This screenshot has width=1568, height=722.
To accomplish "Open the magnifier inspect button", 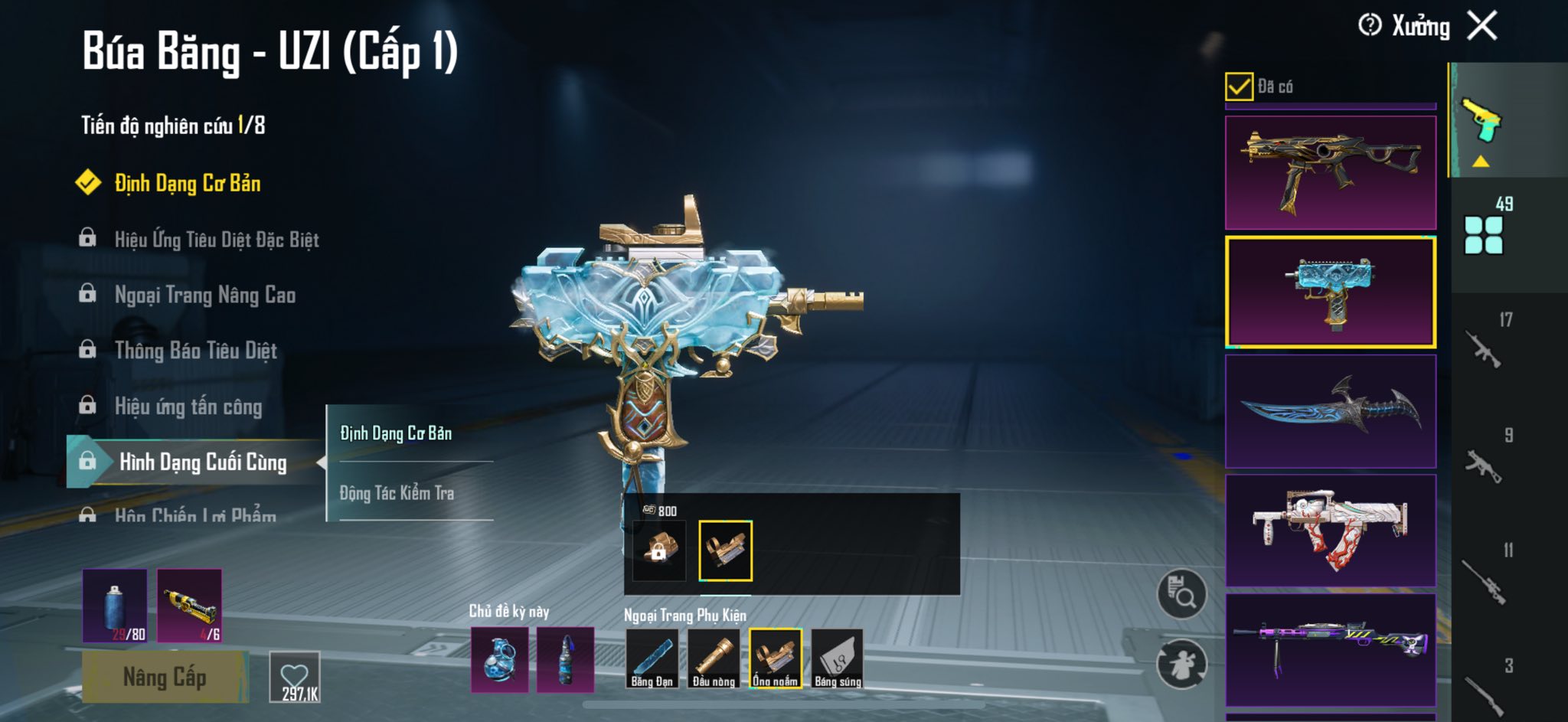I will [x=1181, y=593].
